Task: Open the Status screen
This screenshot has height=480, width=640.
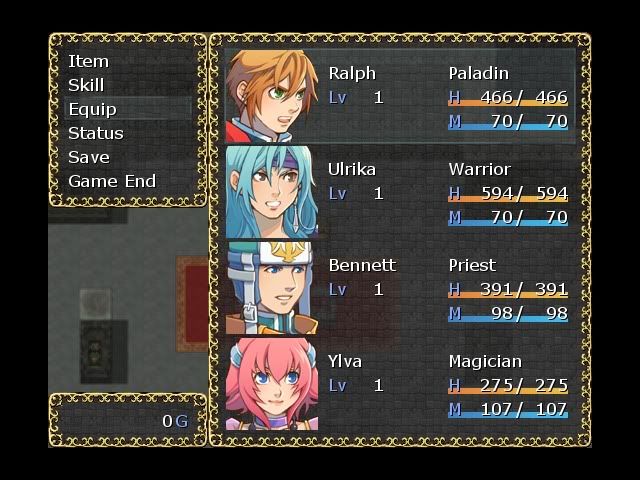Action: coord(96,133)
